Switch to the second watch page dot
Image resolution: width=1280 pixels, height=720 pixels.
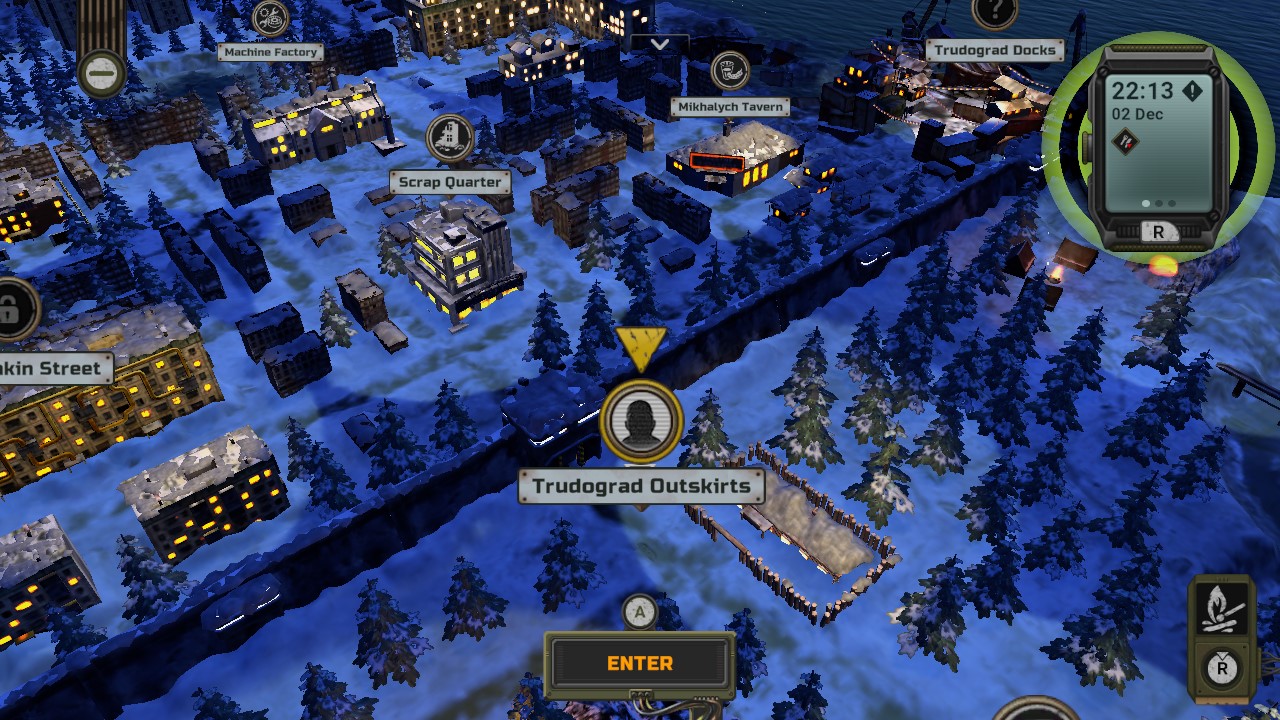click(1157, 203)
